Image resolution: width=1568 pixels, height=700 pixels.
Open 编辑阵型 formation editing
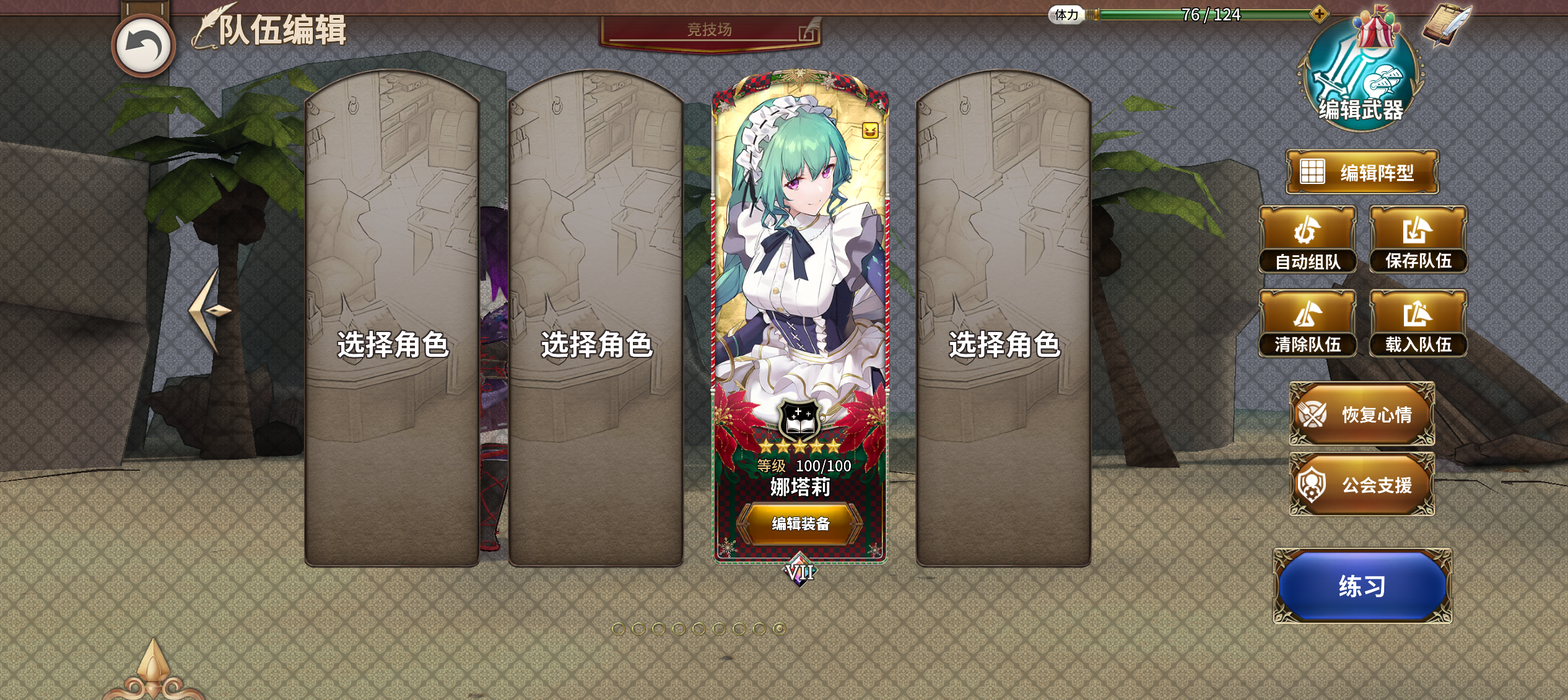pyautogui.click(x=1362, y=172)
